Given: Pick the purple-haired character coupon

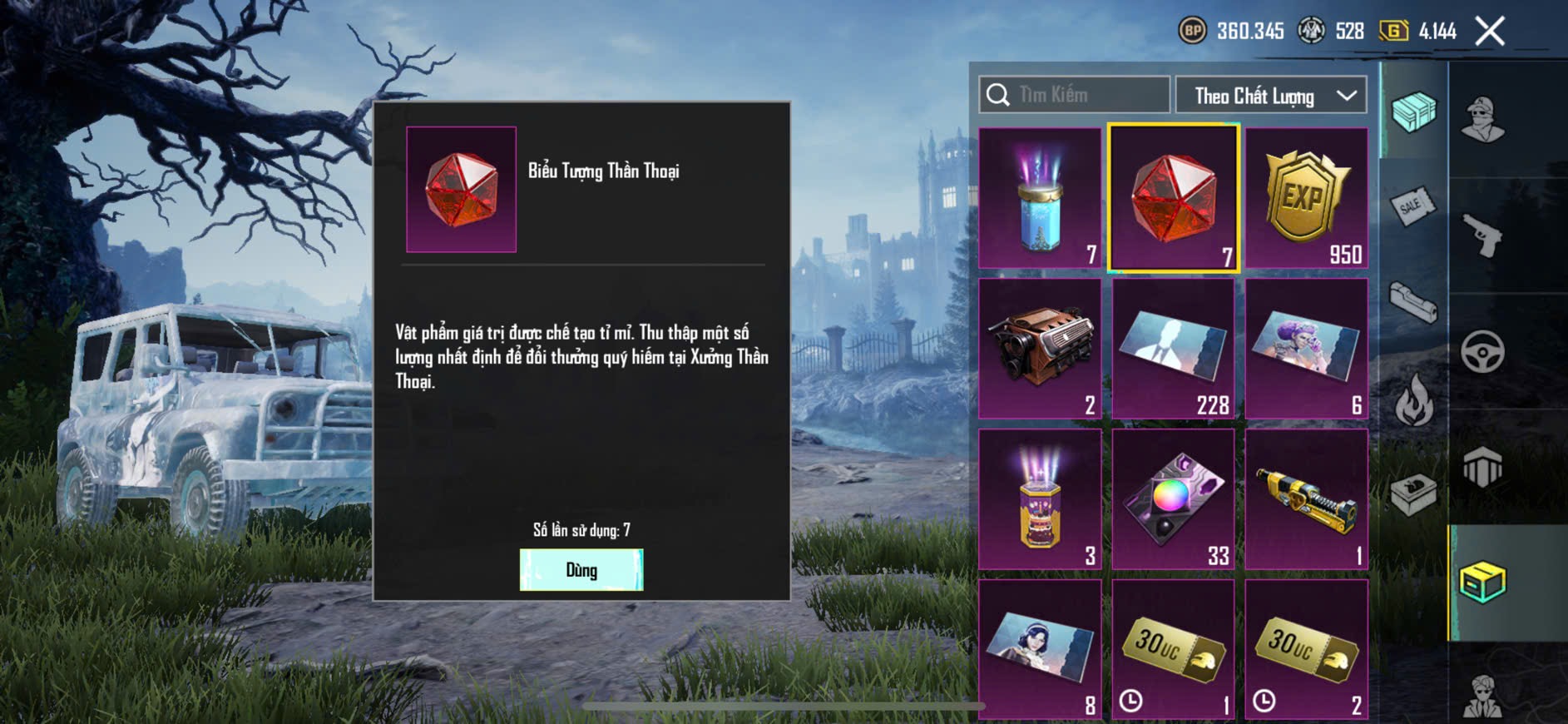Looking at the screenshot, I should click(x=1306, y=349).
